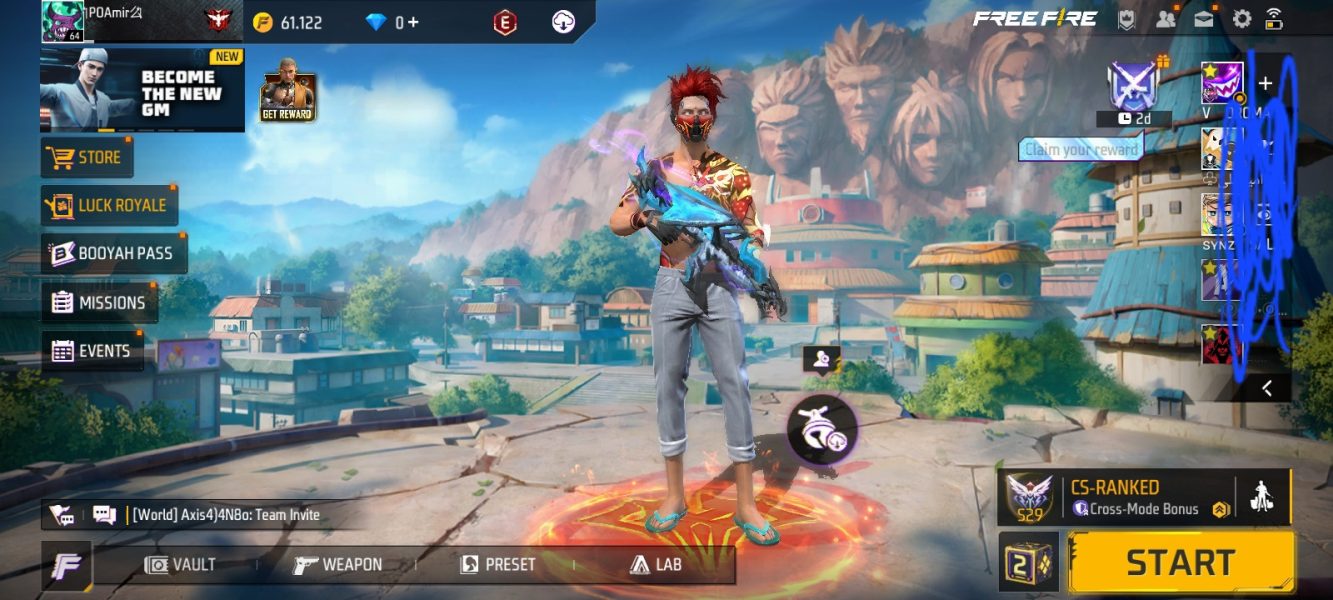Open the player profile avatar

coord(62,21)
